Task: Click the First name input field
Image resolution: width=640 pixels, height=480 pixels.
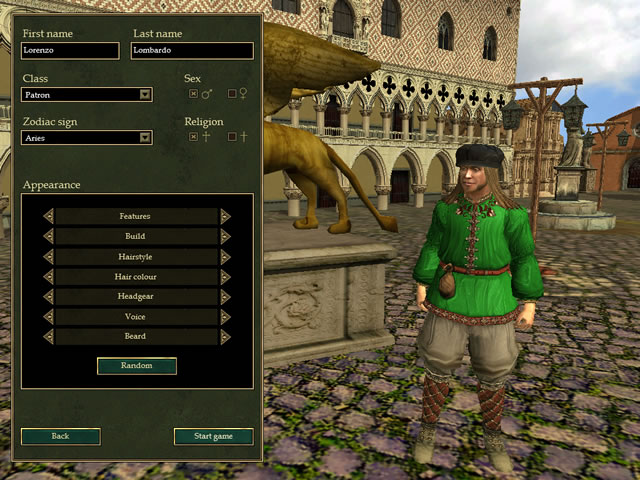Action: click(x=69, y=51)
